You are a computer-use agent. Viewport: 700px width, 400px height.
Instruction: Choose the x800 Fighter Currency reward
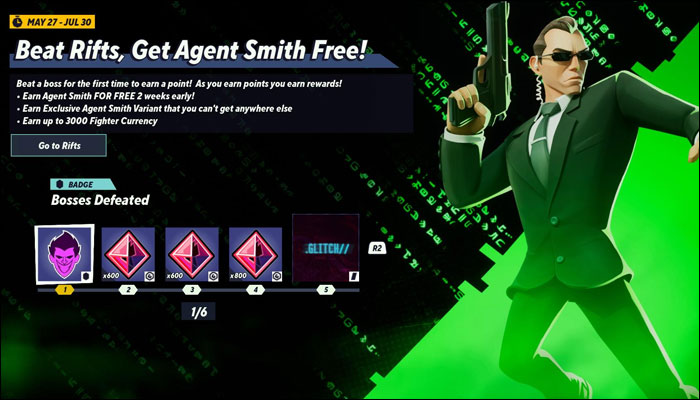point(257,252)
